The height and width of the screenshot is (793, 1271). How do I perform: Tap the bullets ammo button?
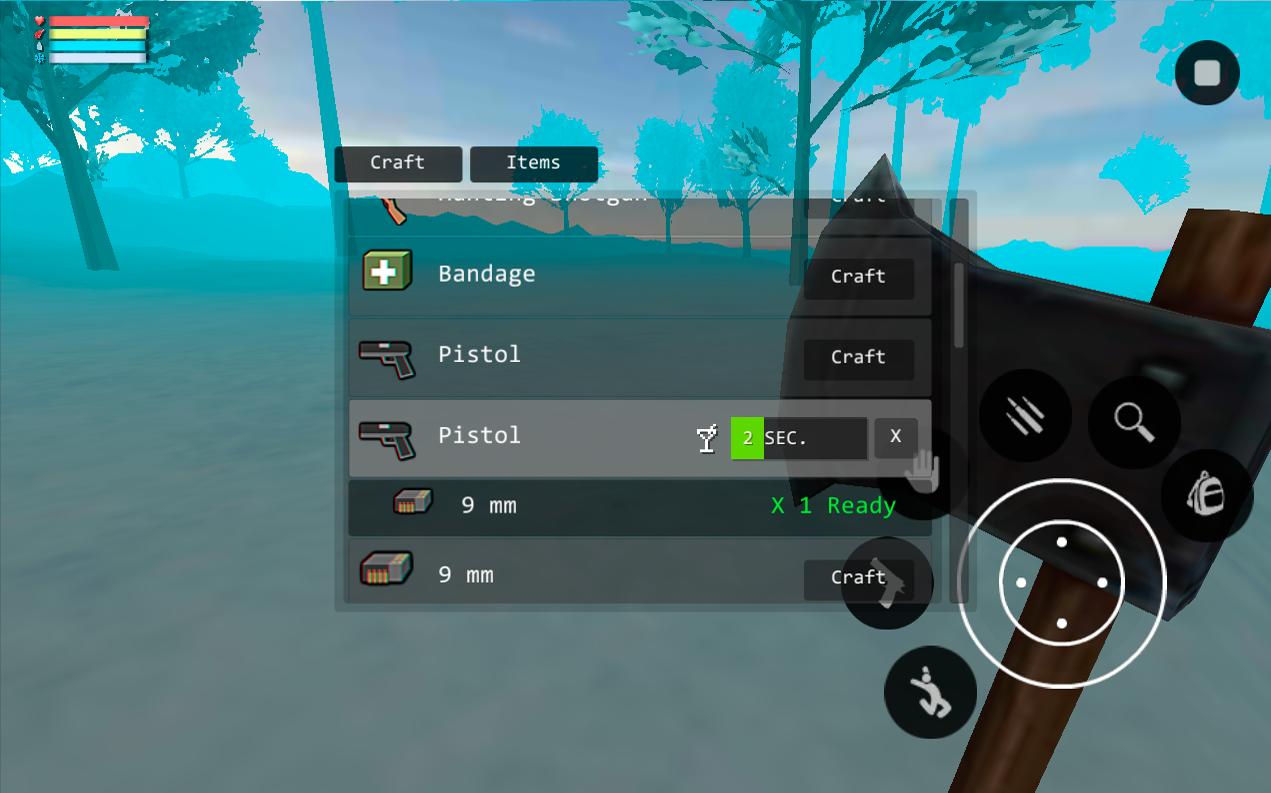tap(1025, 415)
